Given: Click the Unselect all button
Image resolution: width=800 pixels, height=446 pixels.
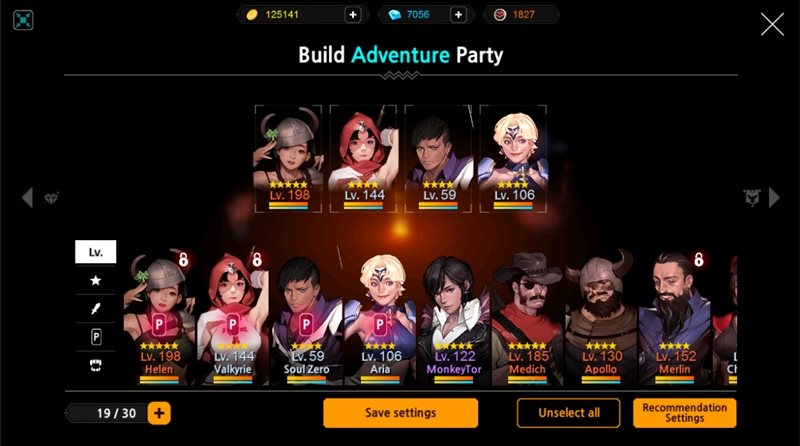Looking at the screenshot, I should click(568, 413).
